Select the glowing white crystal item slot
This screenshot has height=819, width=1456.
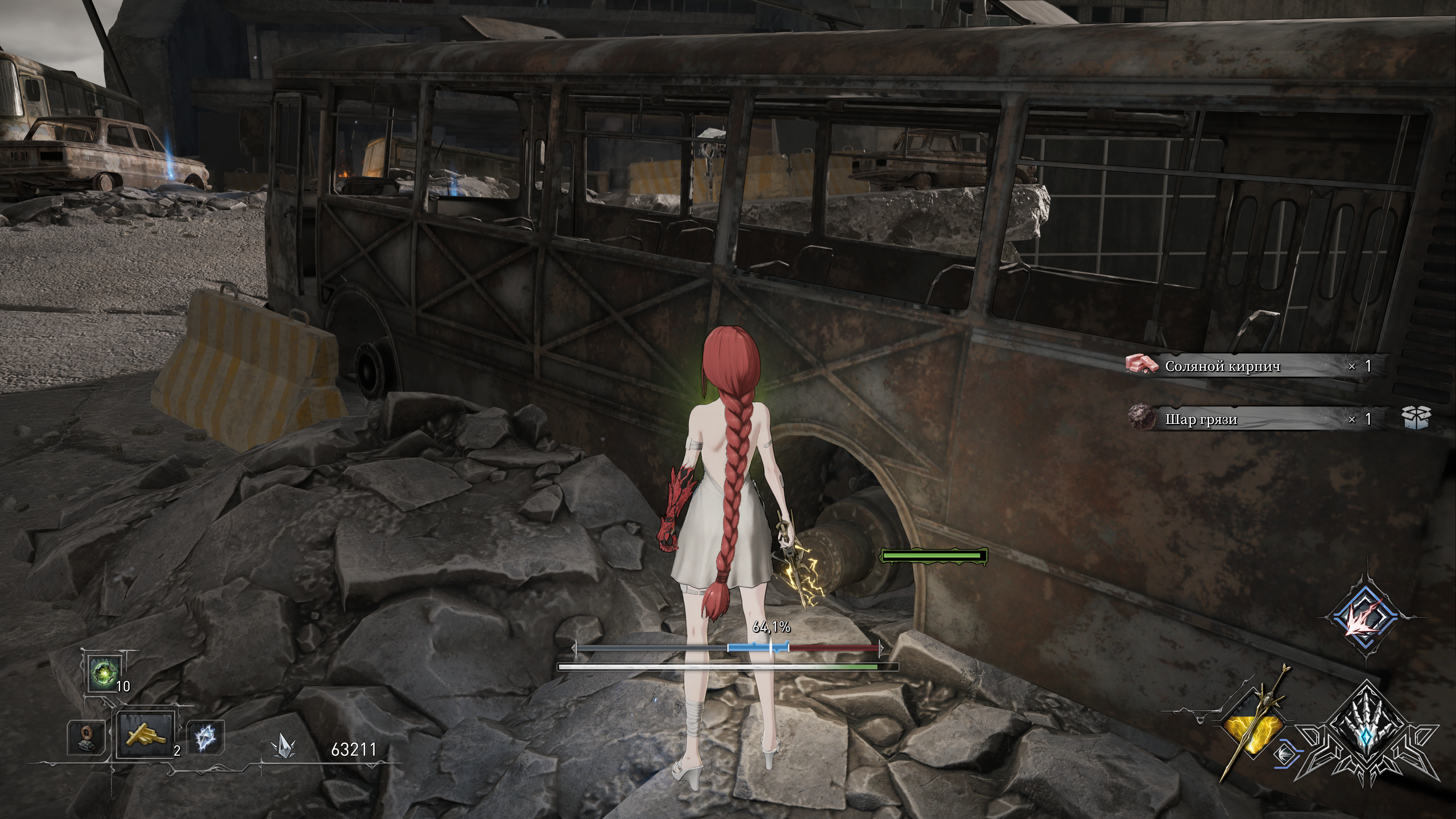point(205,737)
